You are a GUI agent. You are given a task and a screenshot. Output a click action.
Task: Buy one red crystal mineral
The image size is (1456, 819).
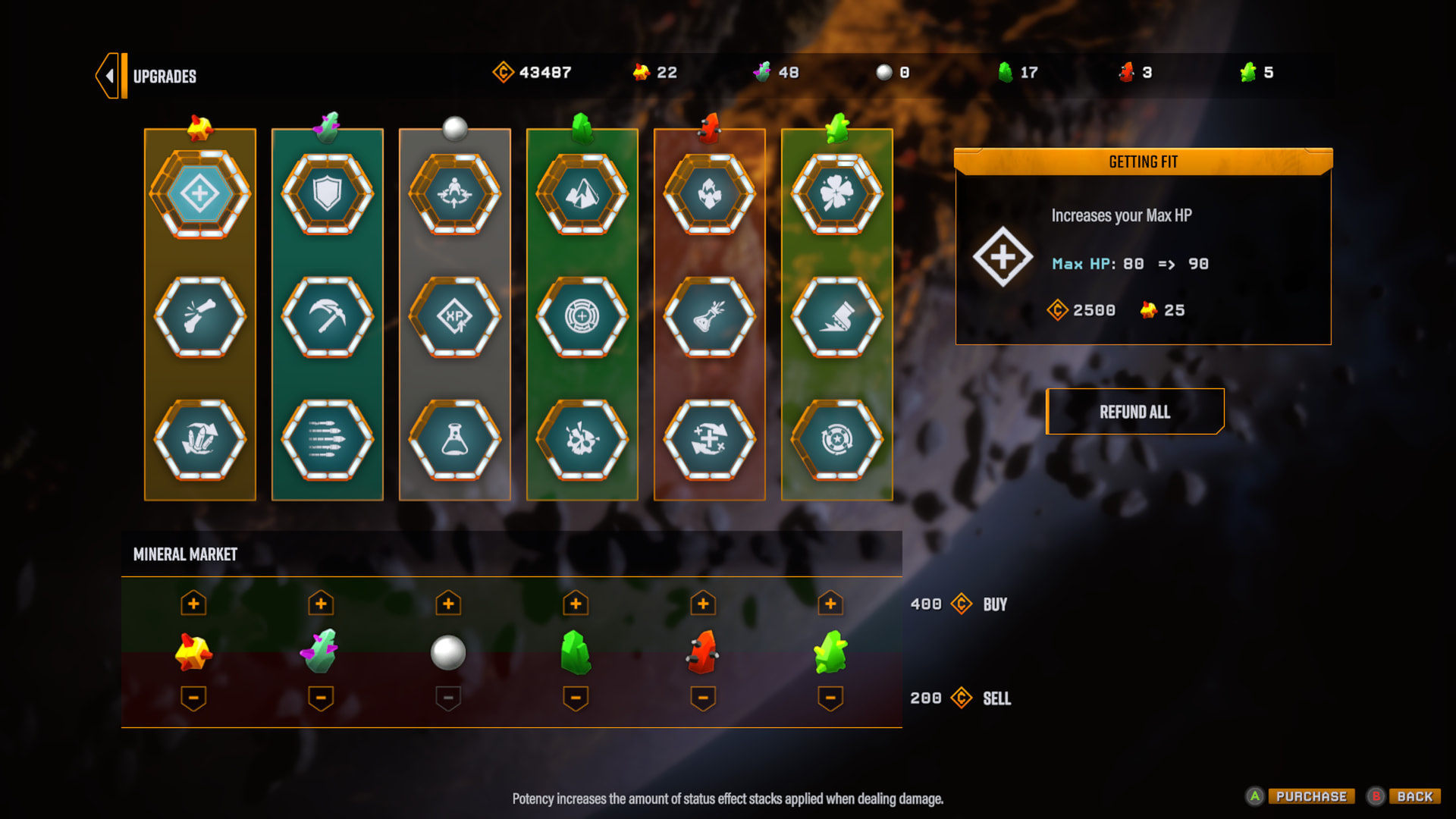click(703, 604)
